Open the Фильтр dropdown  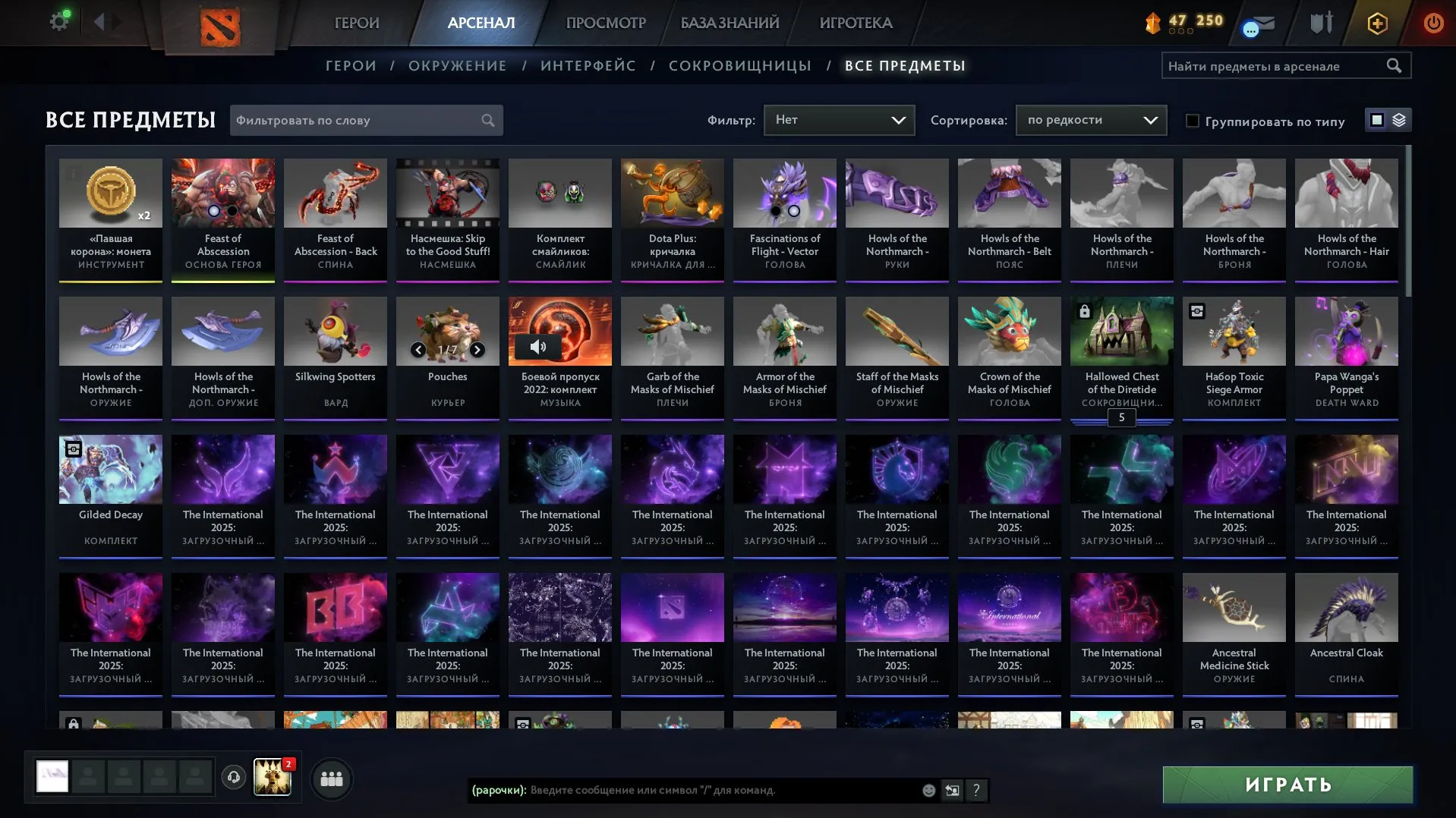pos(839,119)
